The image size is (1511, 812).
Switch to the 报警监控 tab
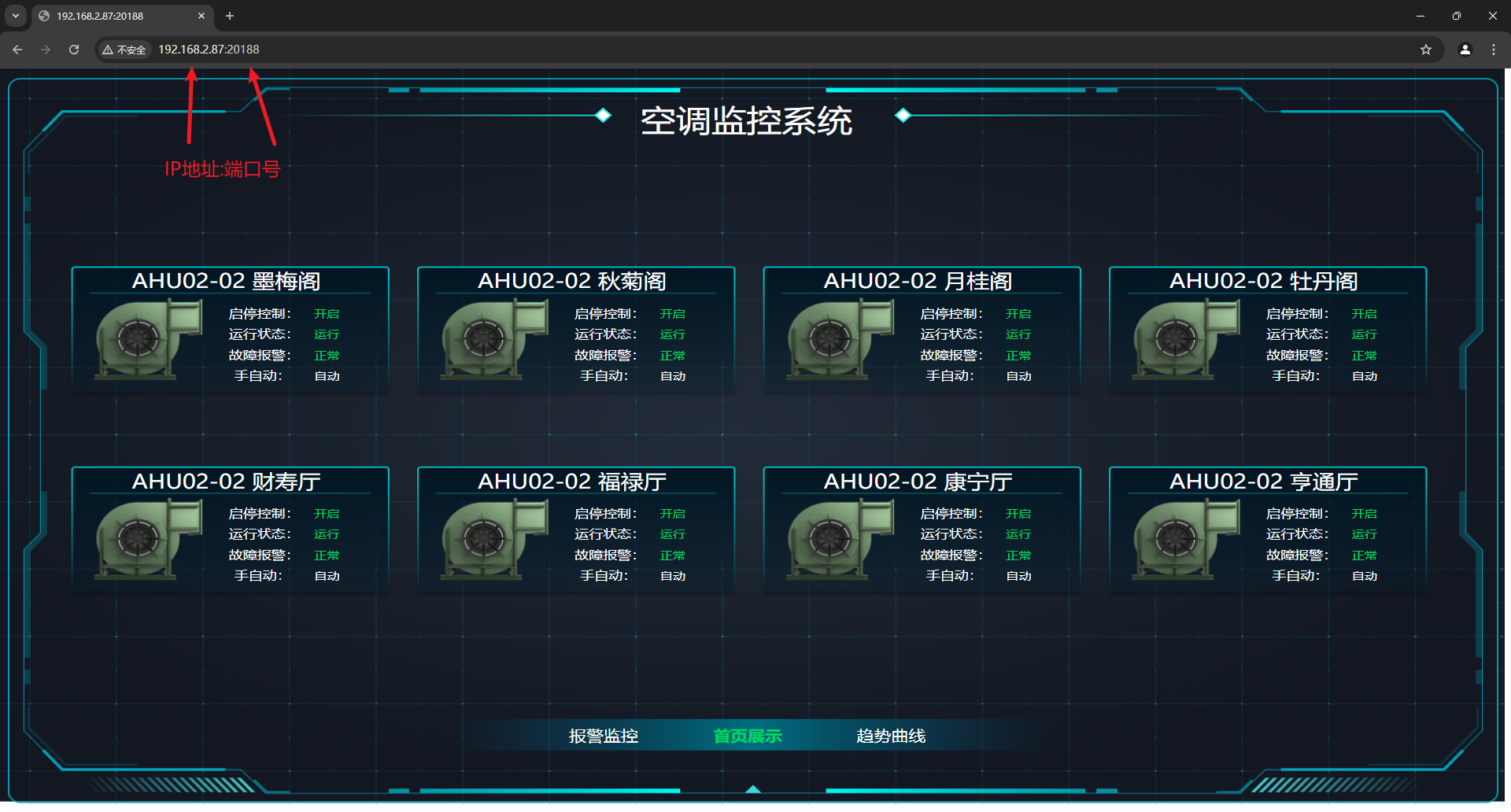(602, 736)
